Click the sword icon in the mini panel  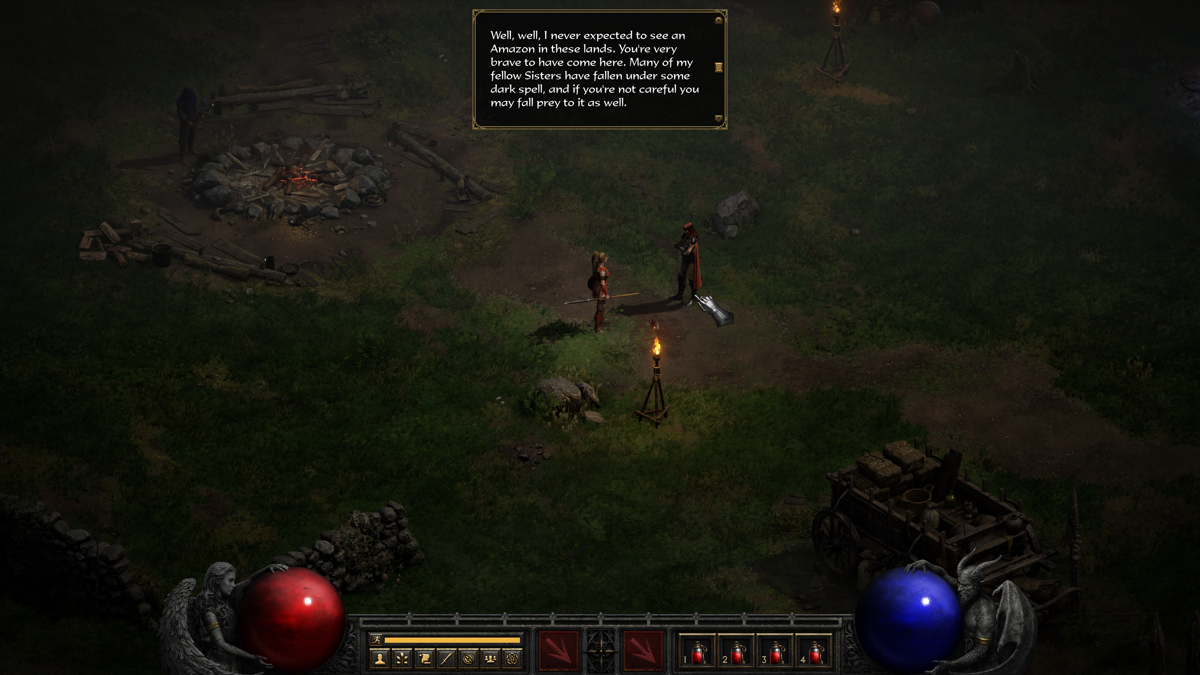pos(446,658)
